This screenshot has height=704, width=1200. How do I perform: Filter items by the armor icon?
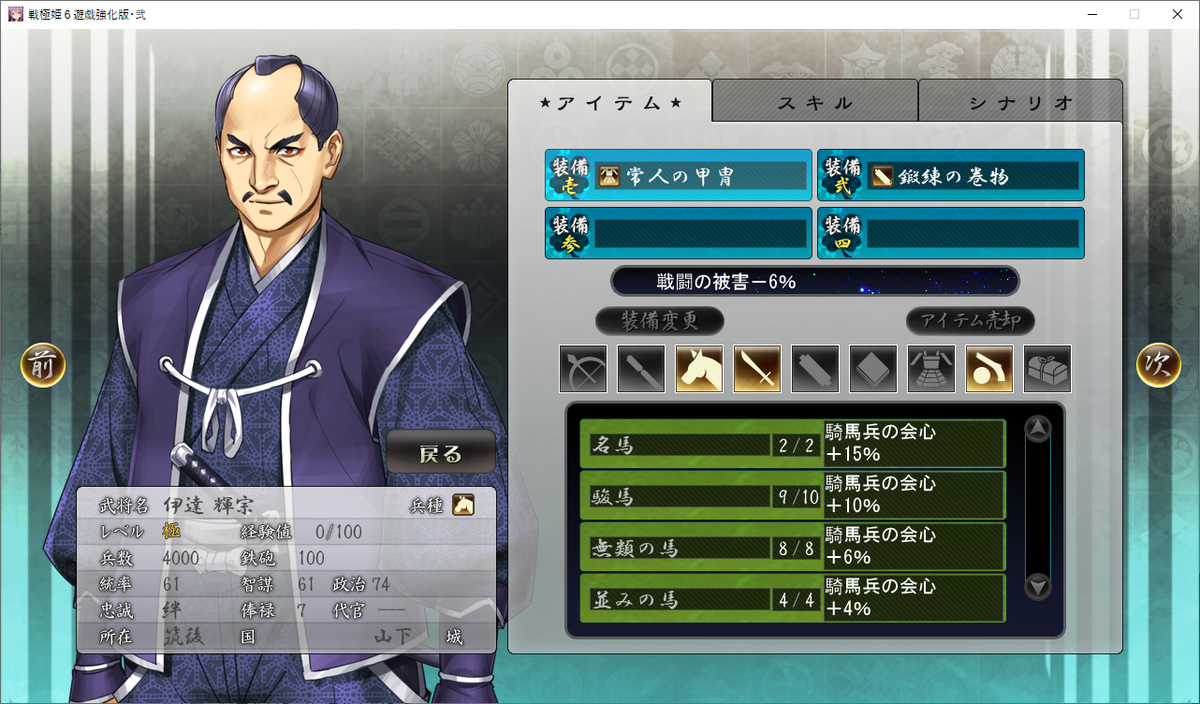tap(931, 369)
